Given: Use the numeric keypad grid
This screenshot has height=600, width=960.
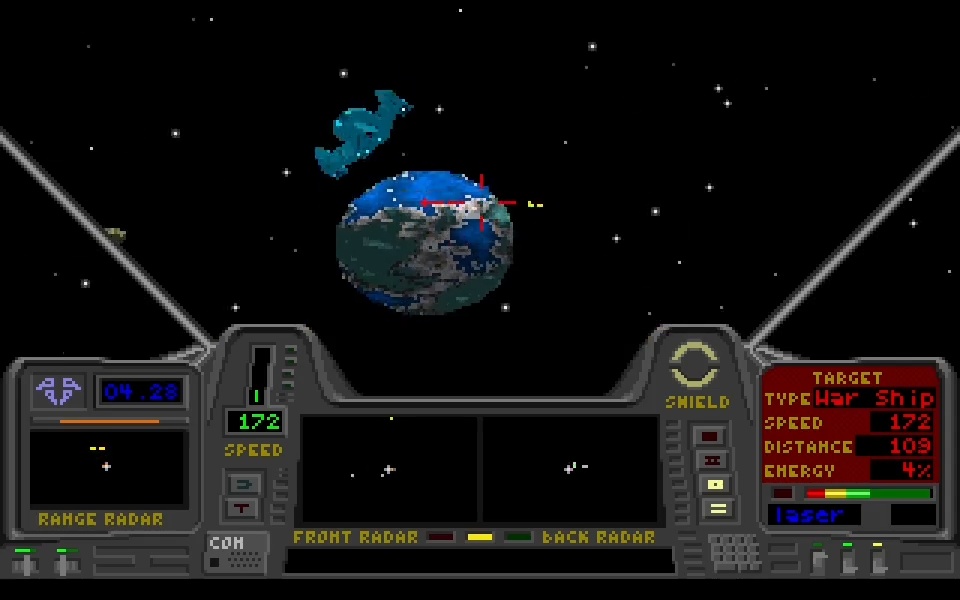Looking at the screenshot, I should point(734,552).
